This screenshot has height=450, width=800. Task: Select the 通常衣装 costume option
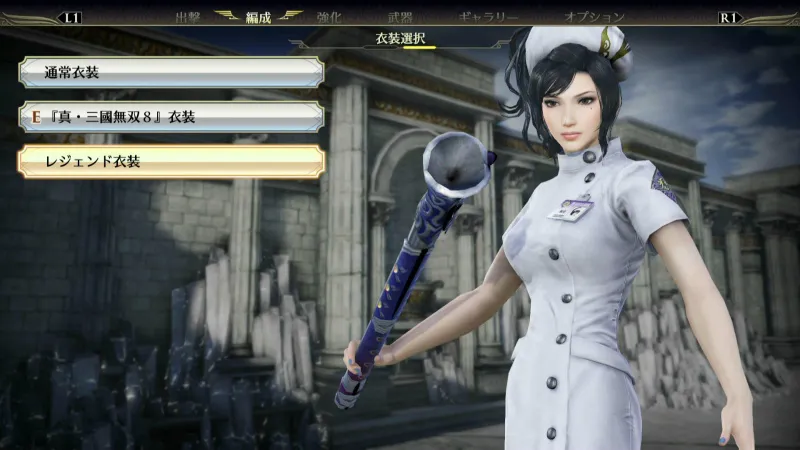coord(170,73)
